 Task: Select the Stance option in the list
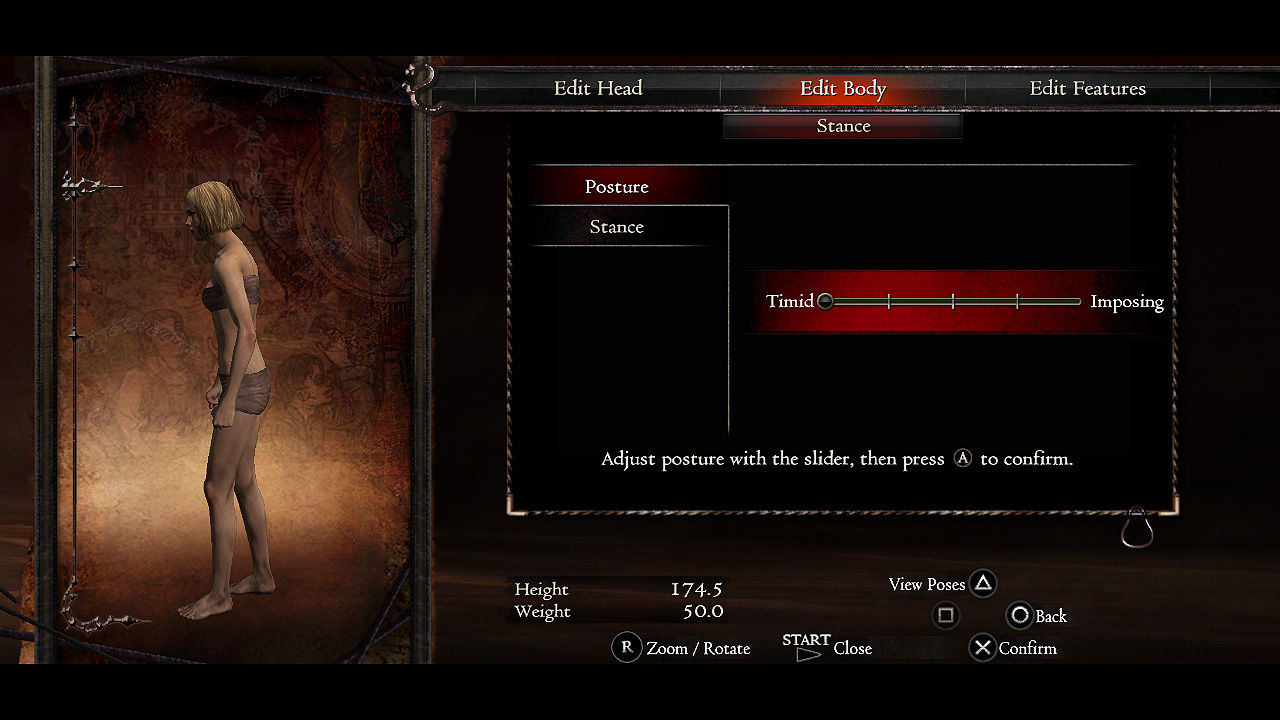(x=617, y=227)
